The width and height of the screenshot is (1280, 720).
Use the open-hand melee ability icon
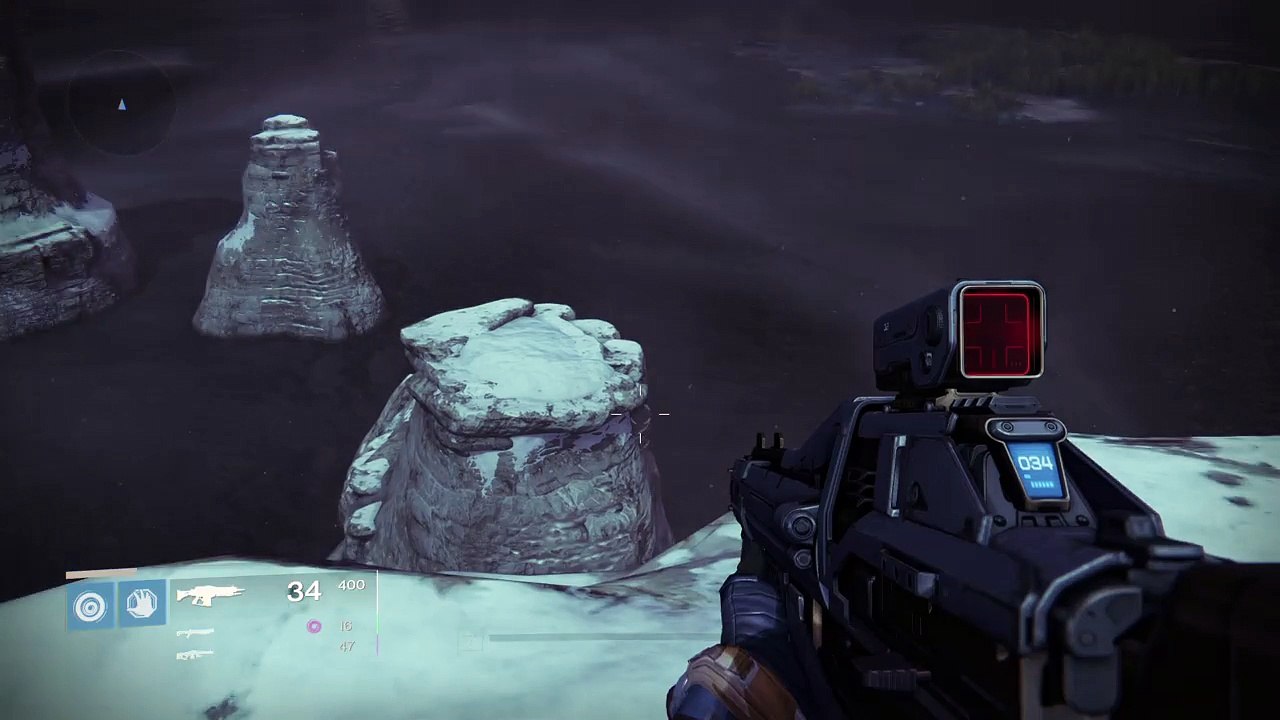[142, 604]
